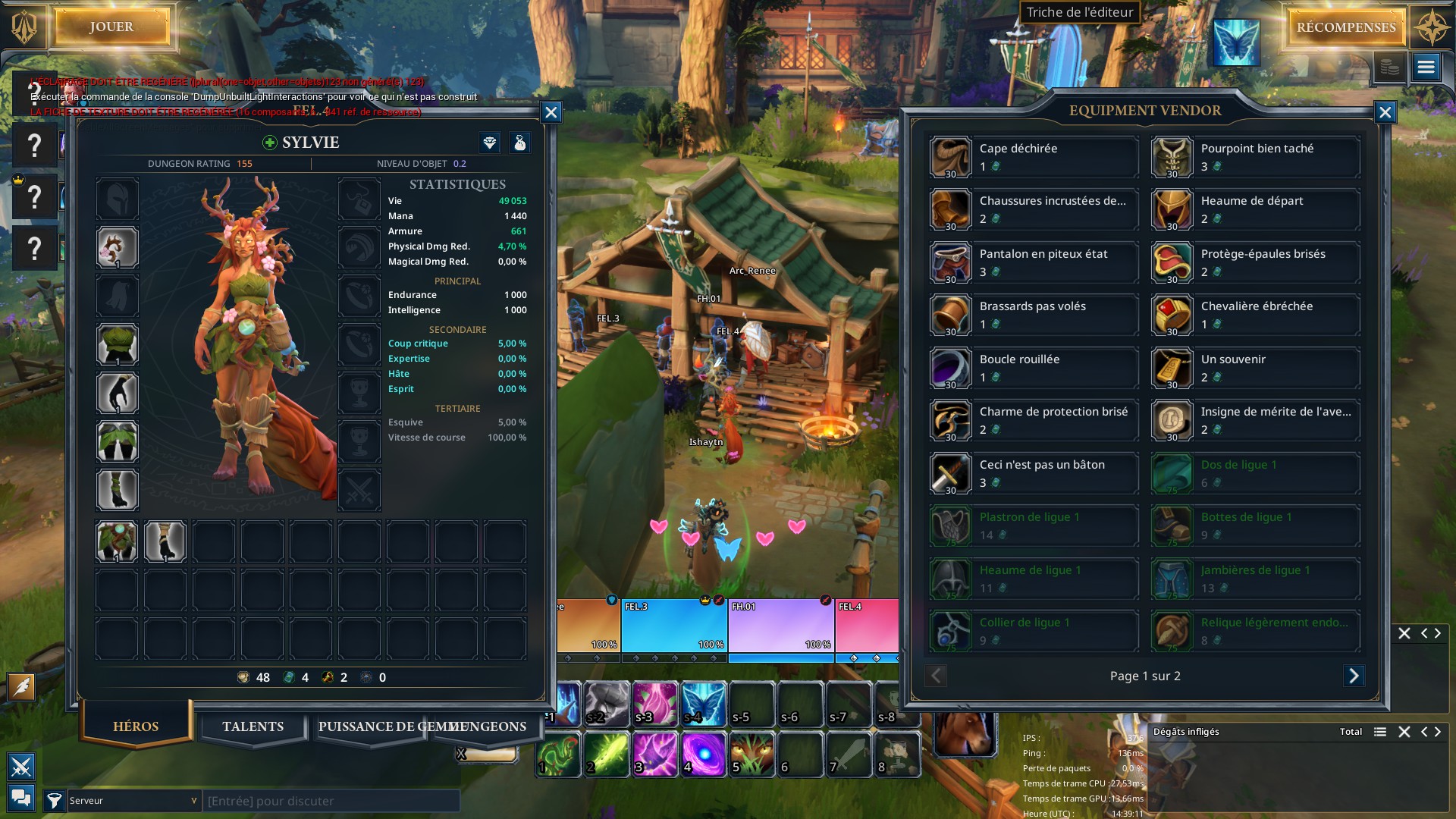Select Ceci n'est pas un bâton

(x=1033, y=473)
